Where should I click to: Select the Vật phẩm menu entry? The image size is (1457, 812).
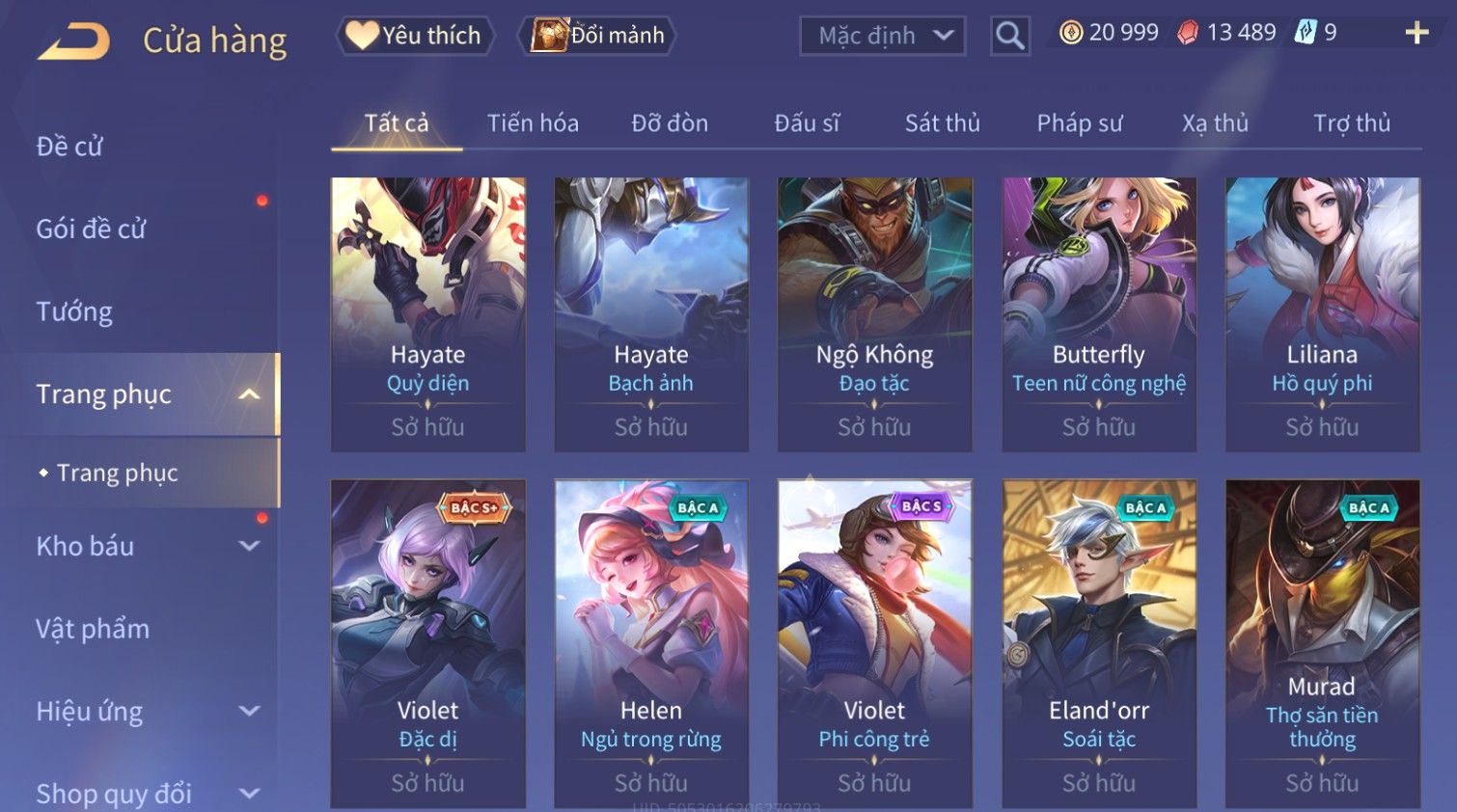click(93, 629)
